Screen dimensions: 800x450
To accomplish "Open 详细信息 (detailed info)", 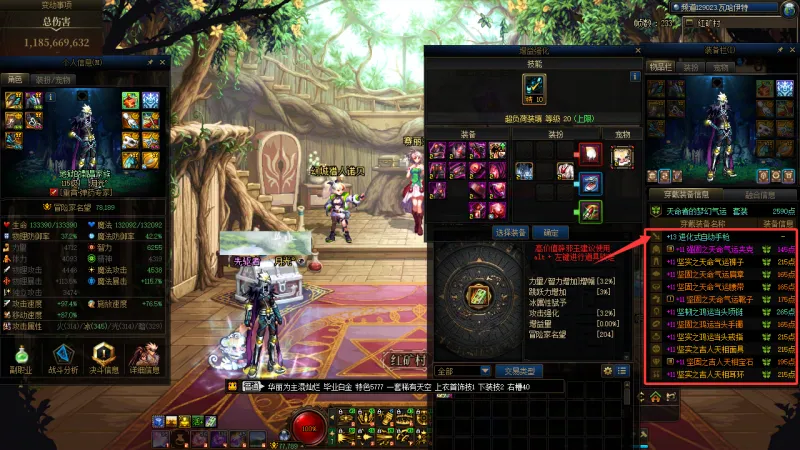I will [x=147, y=358].
